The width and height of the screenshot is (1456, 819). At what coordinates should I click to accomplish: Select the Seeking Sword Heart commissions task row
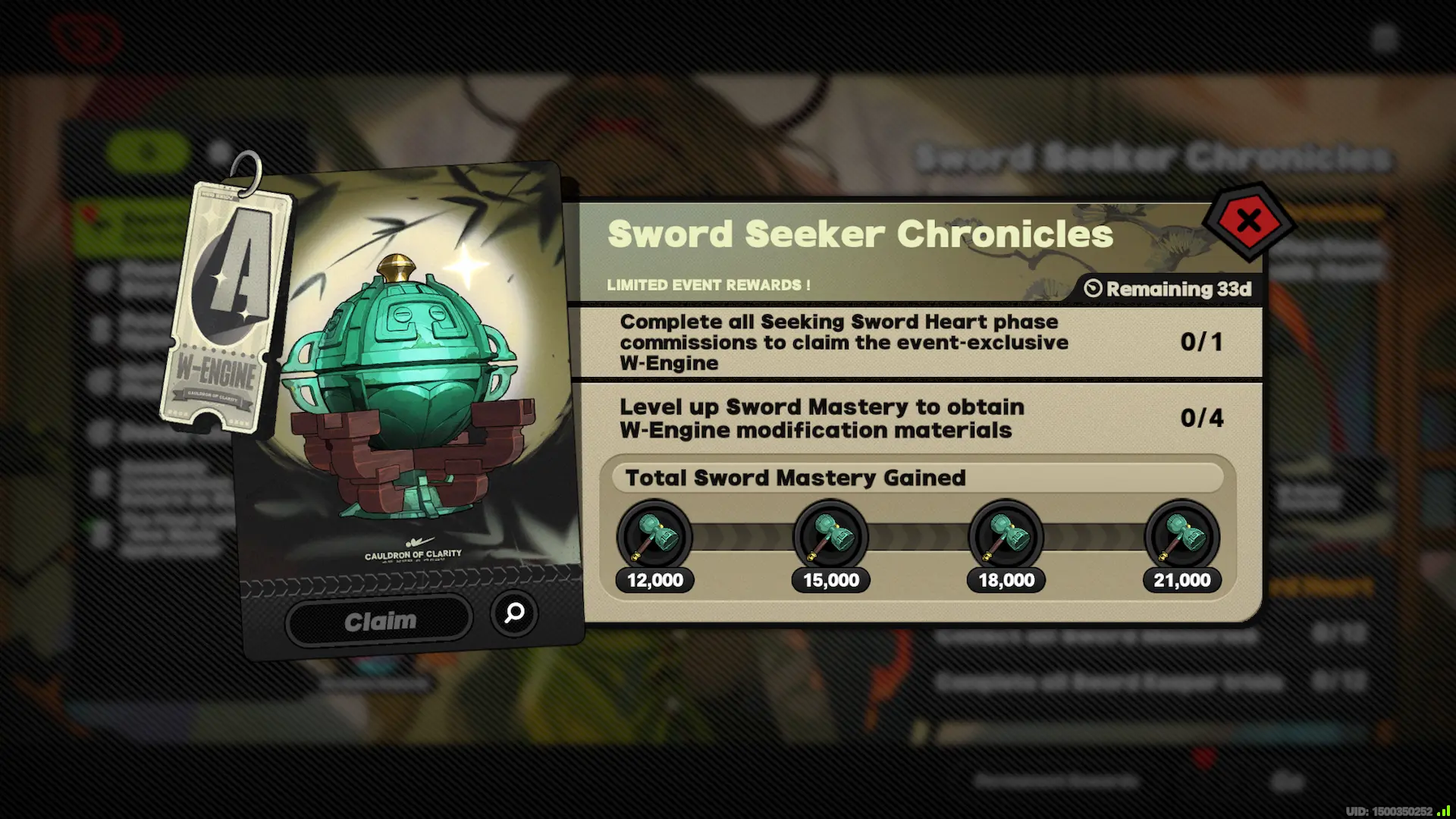pyautogui.click(x=842, y=341)
